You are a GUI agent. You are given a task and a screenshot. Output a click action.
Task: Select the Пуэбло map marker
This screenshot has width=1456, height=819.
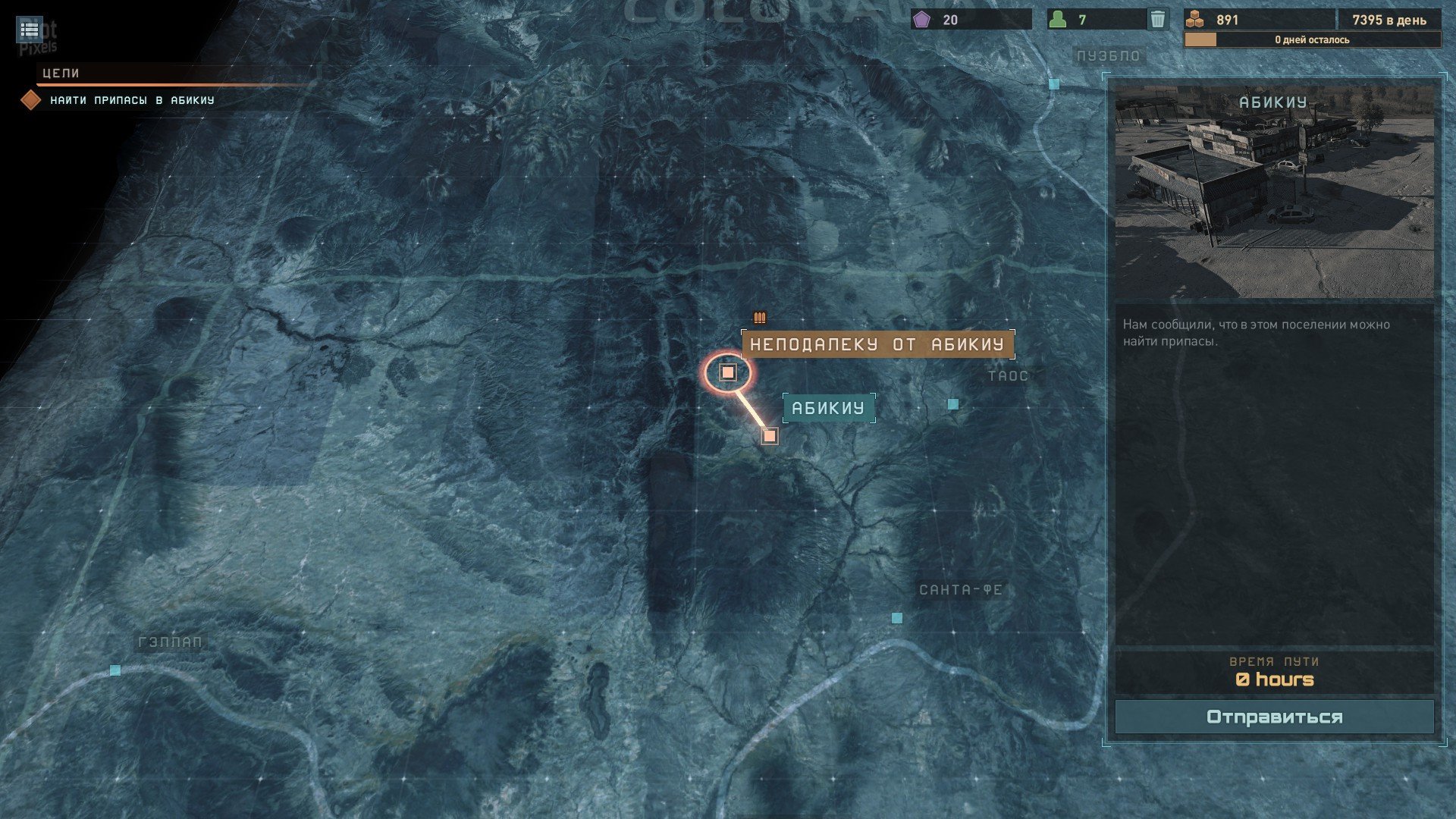pos(1054,84)
